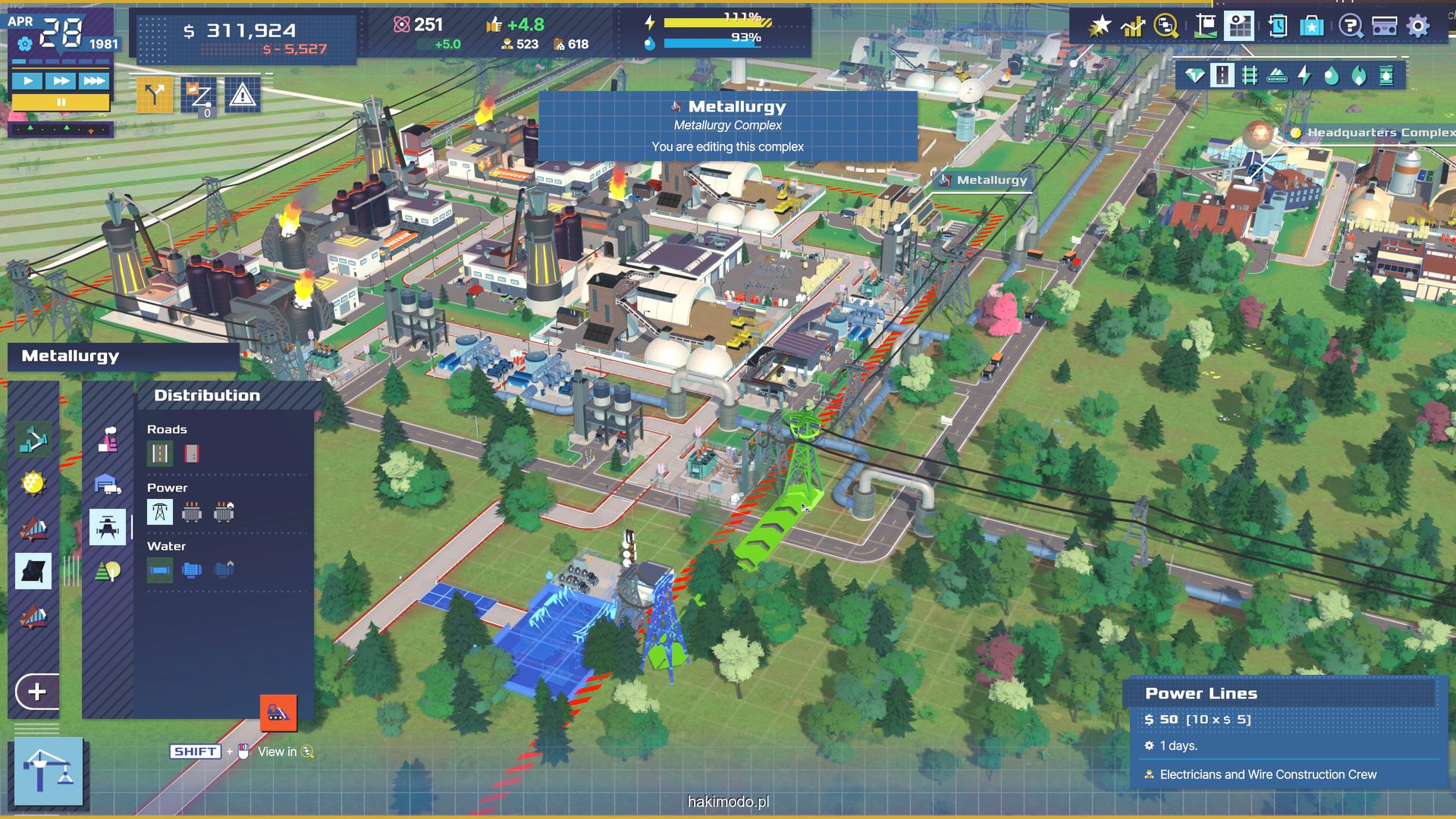This screenshot has height=819, width=1456.
Task: Toggle the grid overlay view eye icon
Action: click(1239, 27)
